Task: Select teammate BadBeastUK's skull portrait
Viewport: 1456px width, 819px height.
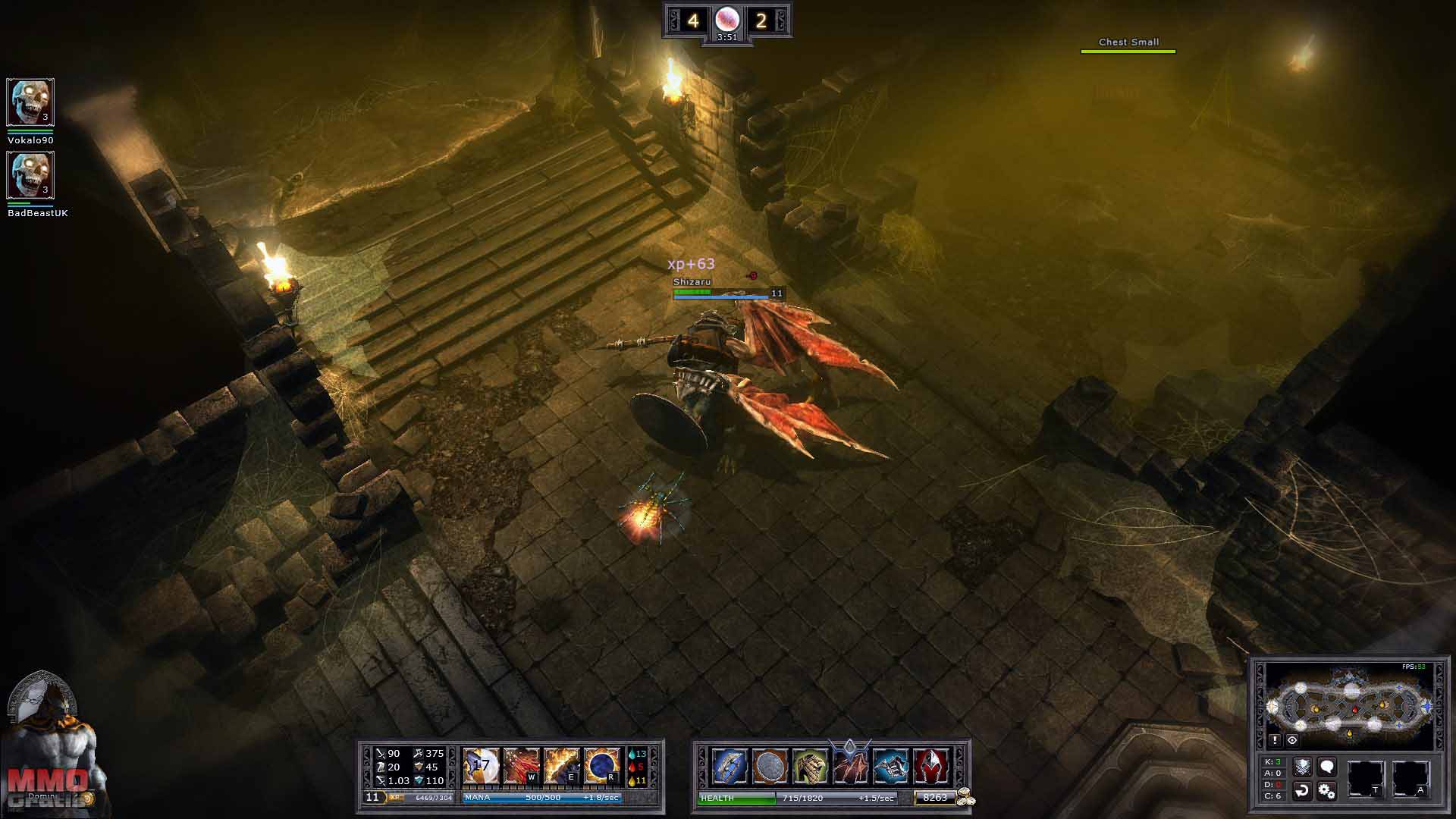Action: (x=30, y=175)
